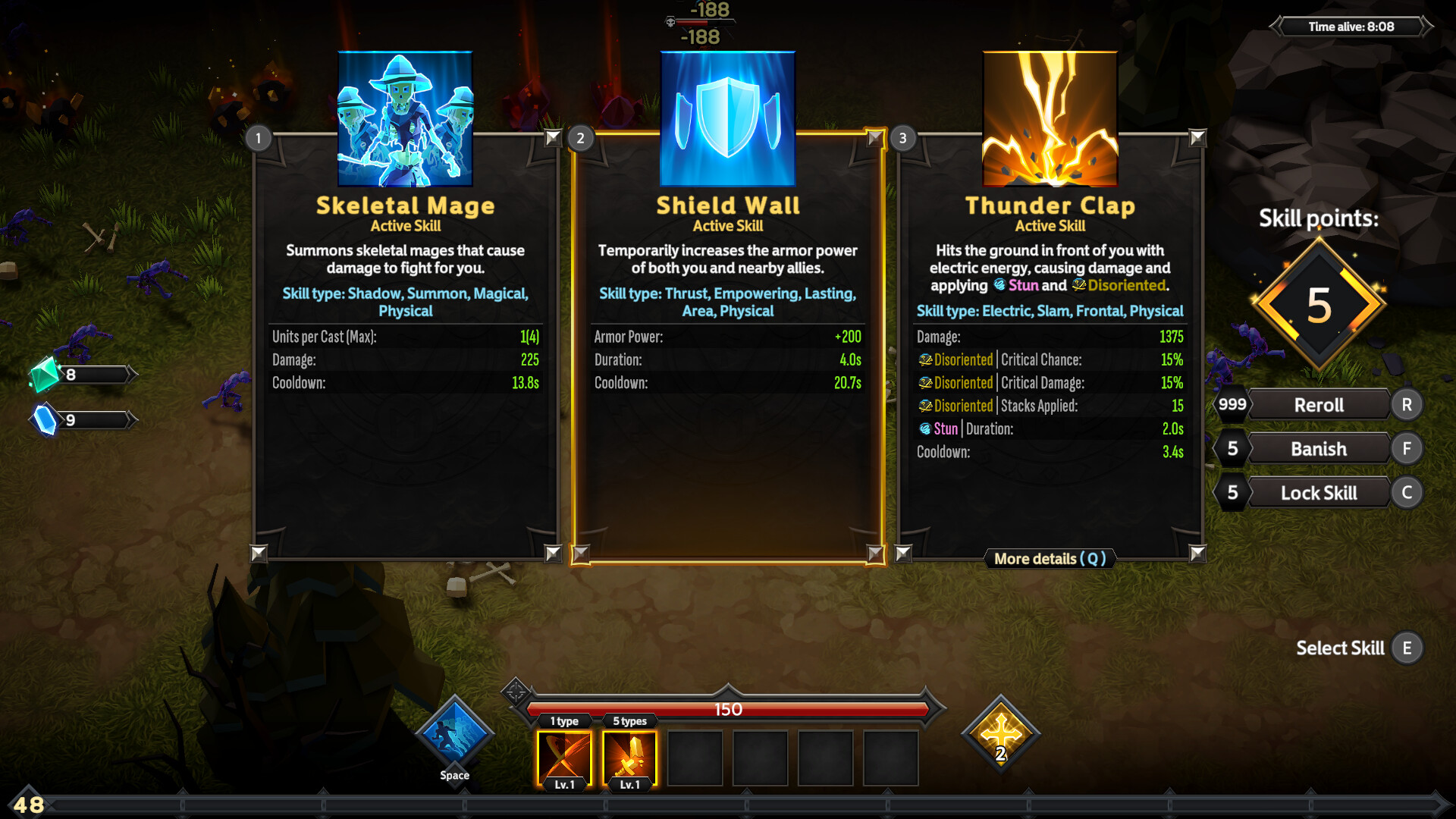Select the Skeletal Mage skill icon
Screen dimensions: 1456x819
coord(405,119)
